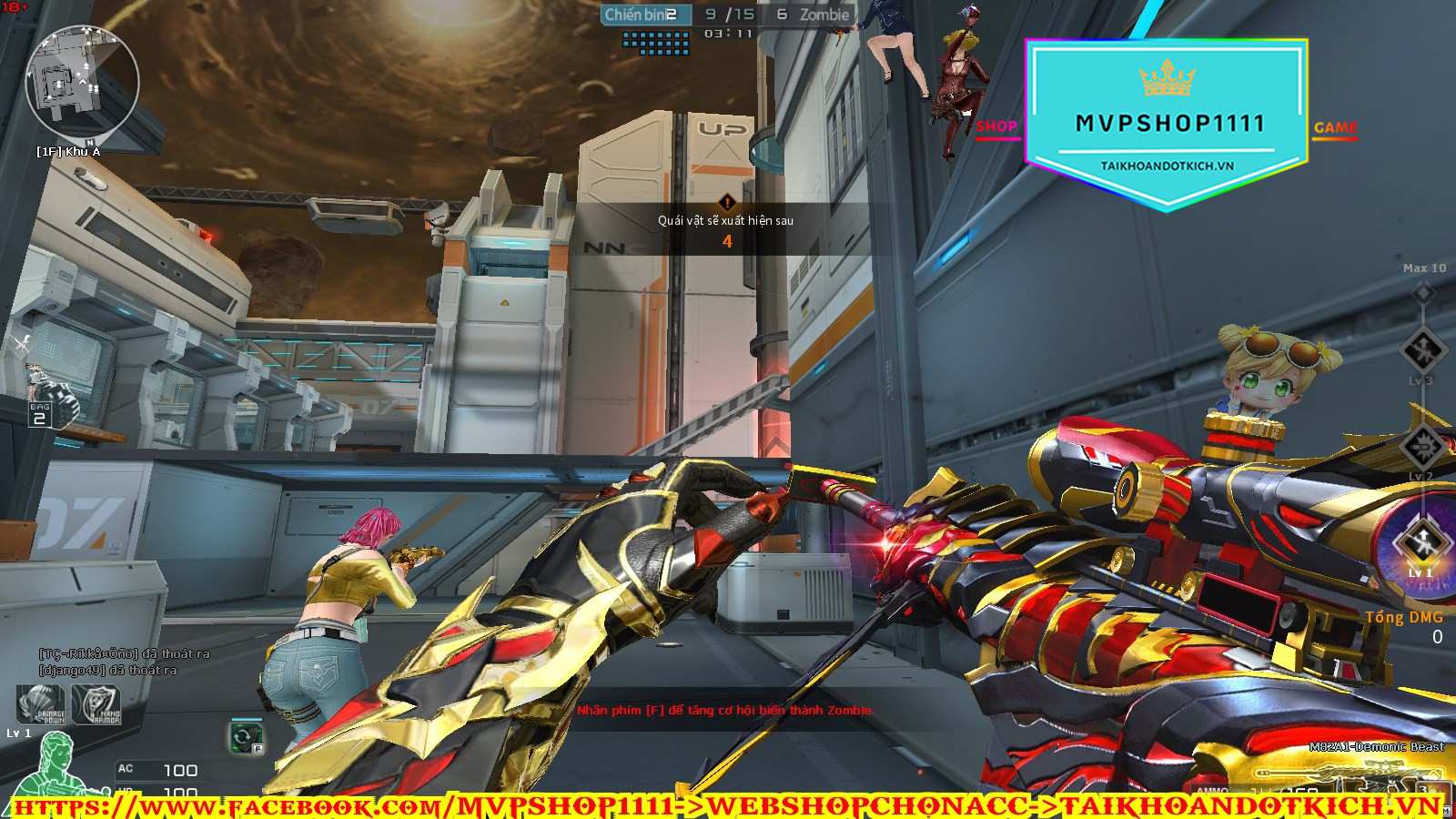Click the Lv 2 weapon upgrade icon
The width and height of the screenshot is (1456, 819).
(1421, 446)
